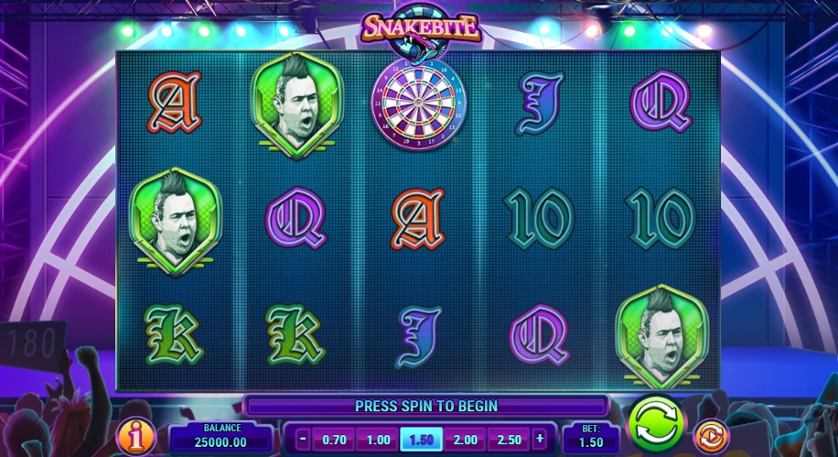Pick the 2.50 bet value

[x=509, y=439]
